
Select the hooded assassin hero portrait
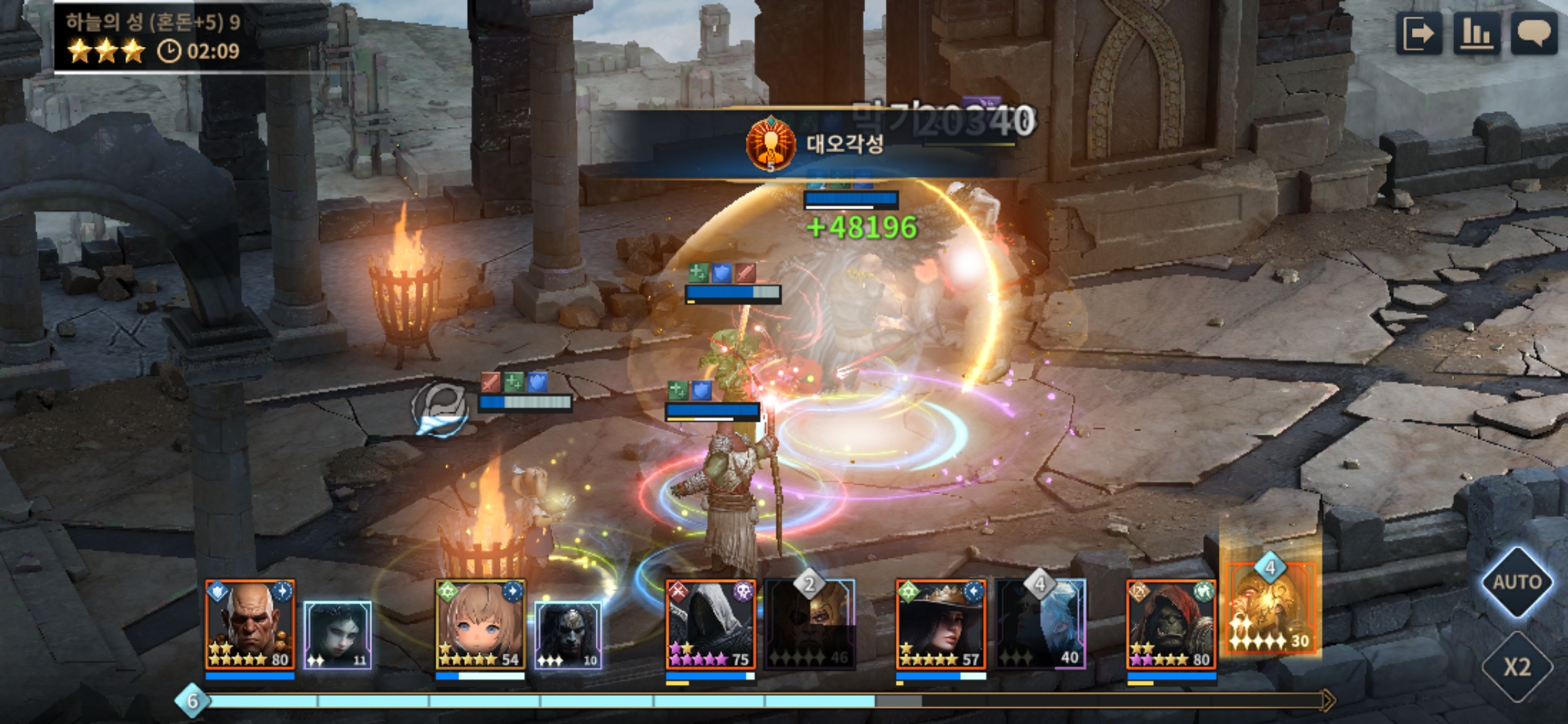click(710, 625)
